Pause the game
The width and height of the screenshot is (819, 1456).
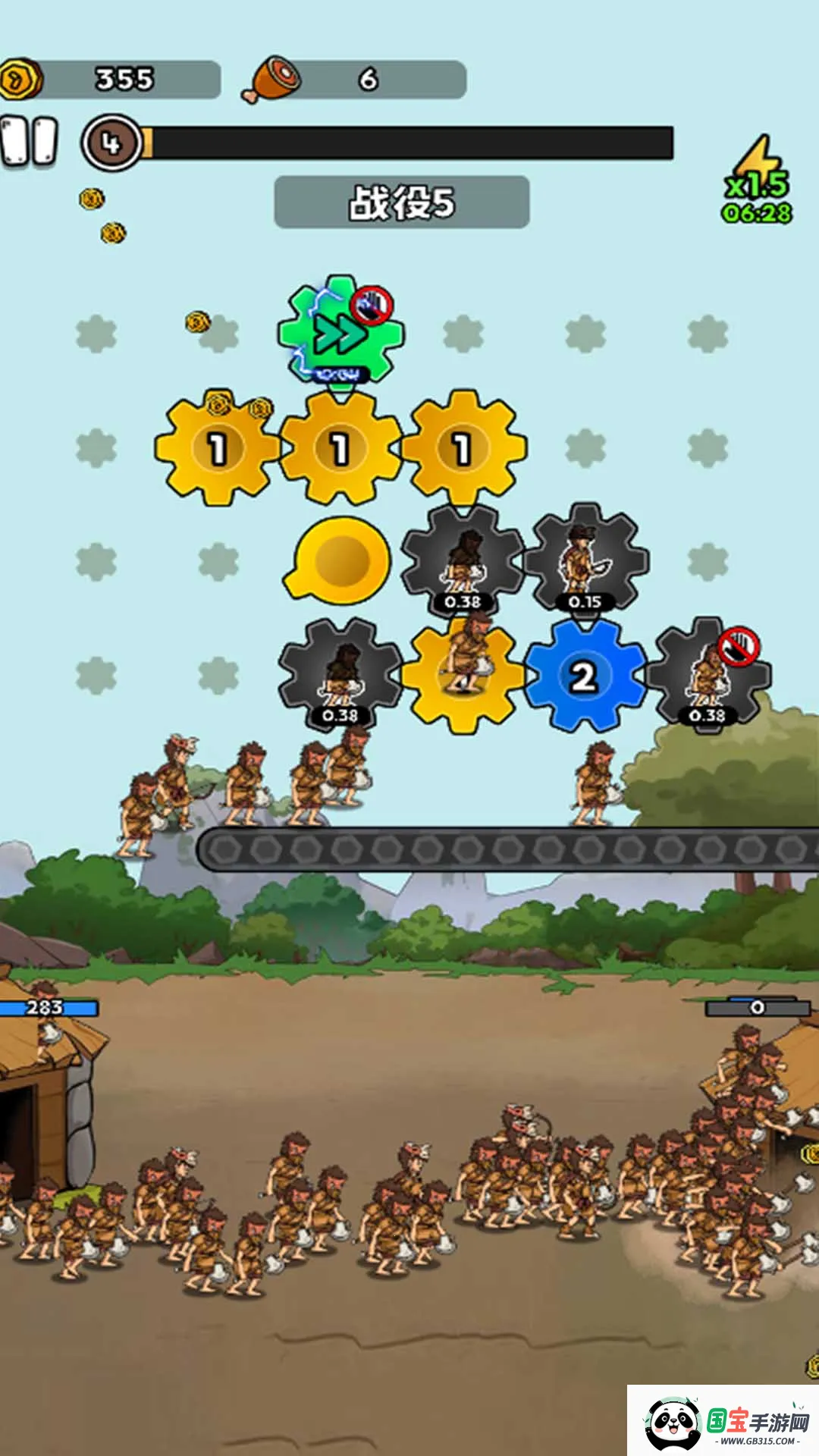29,141
